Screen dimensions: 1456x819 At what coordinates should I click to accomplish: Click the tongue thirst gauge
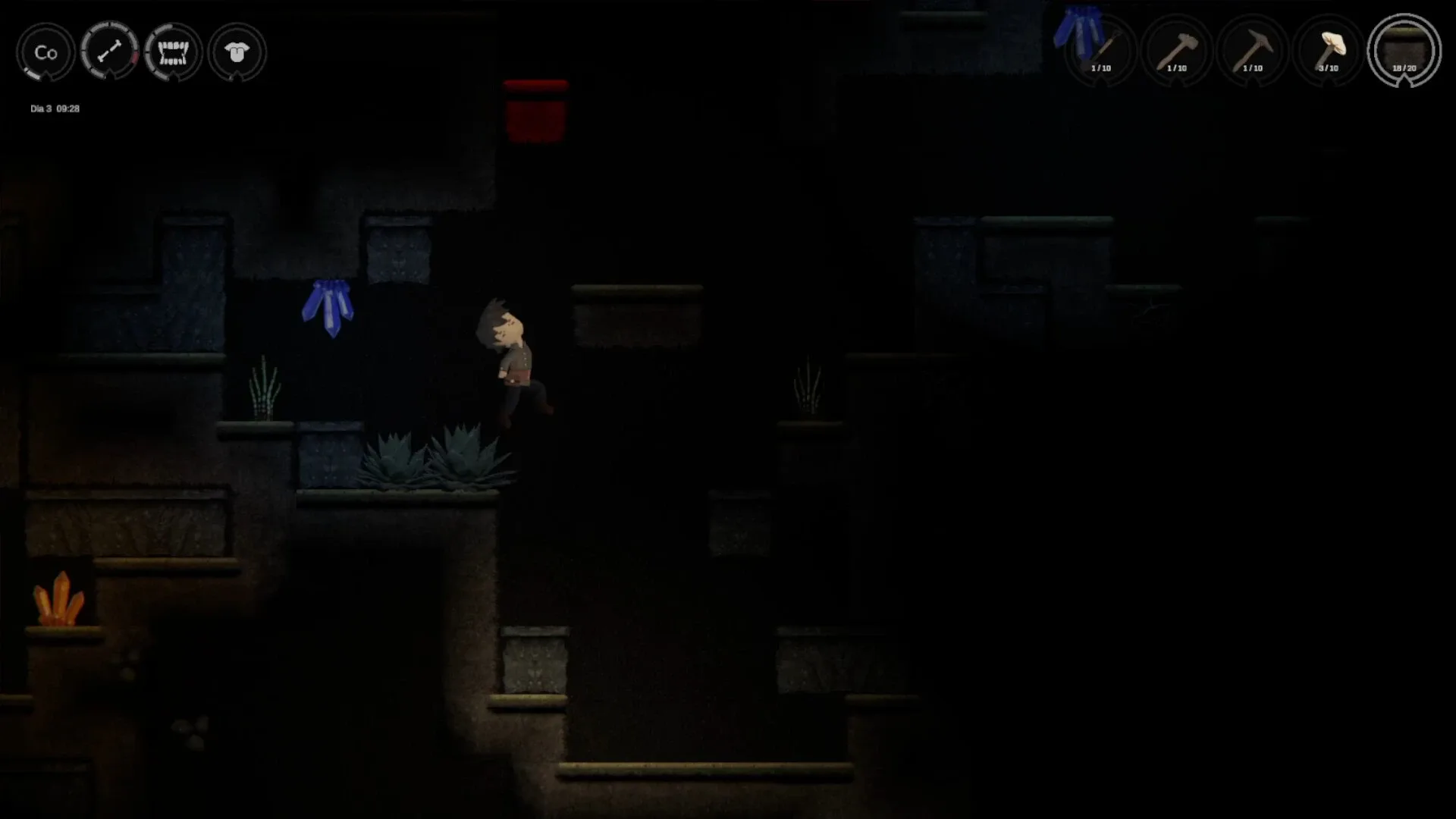[x=237, y=52]
